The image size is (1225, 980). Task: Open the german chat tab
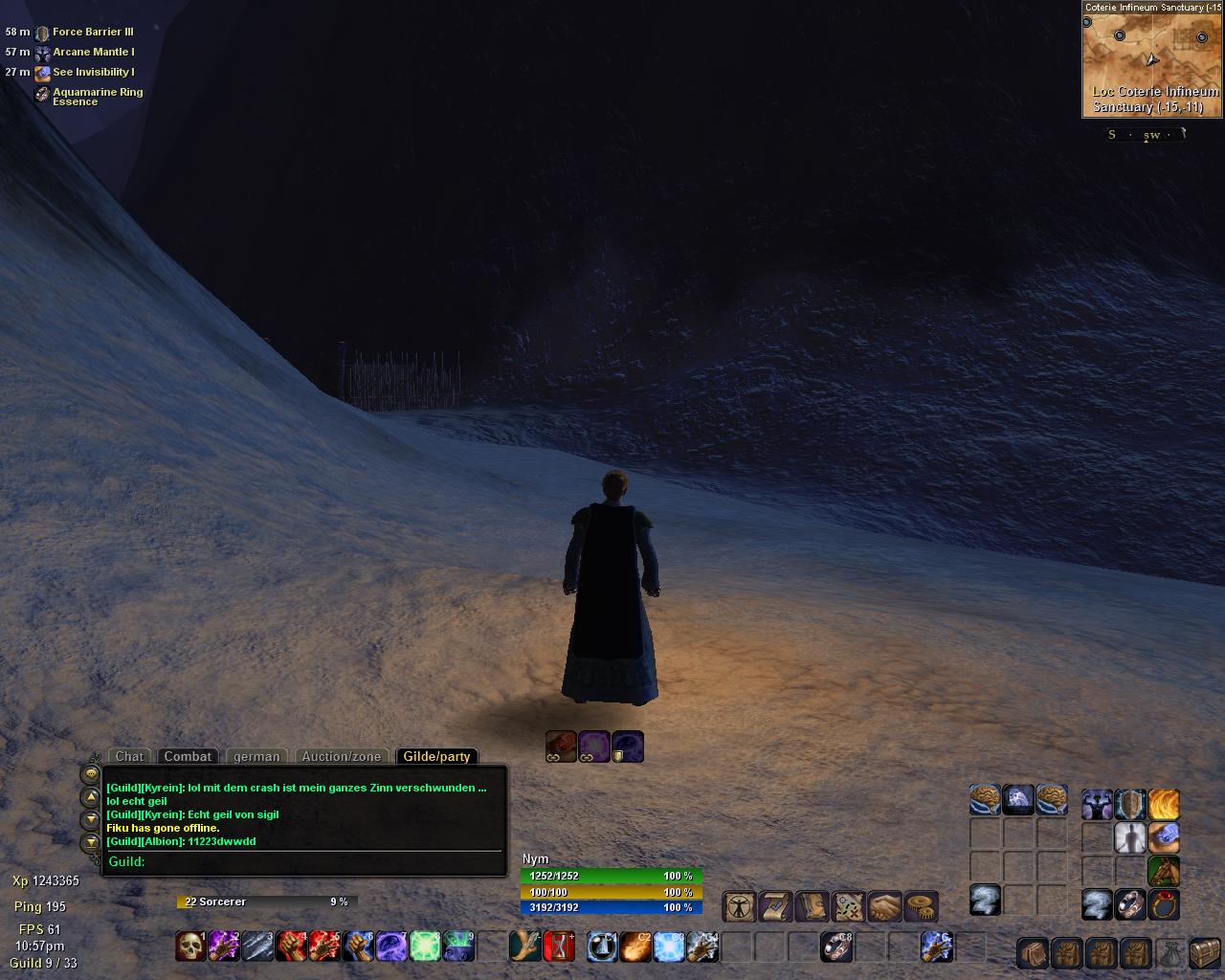256,756
